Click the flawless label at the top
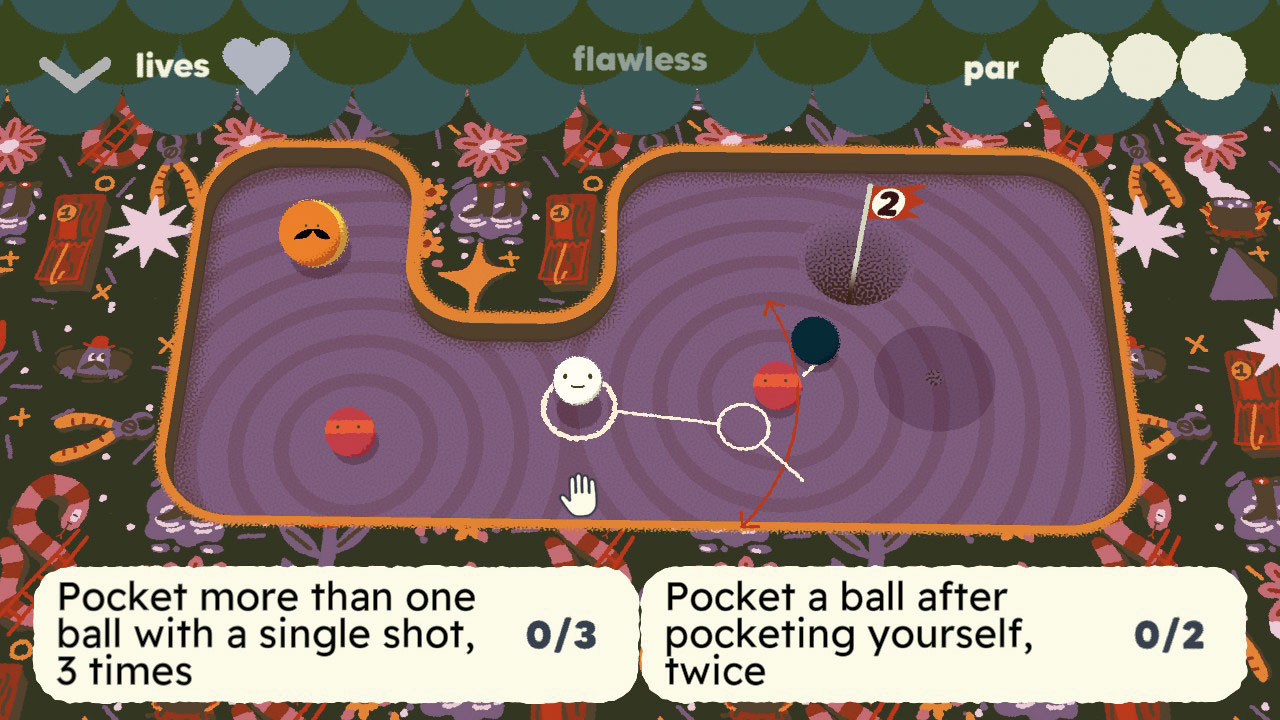The height and width of the screenshot is (720, 1280). point(638,60)
